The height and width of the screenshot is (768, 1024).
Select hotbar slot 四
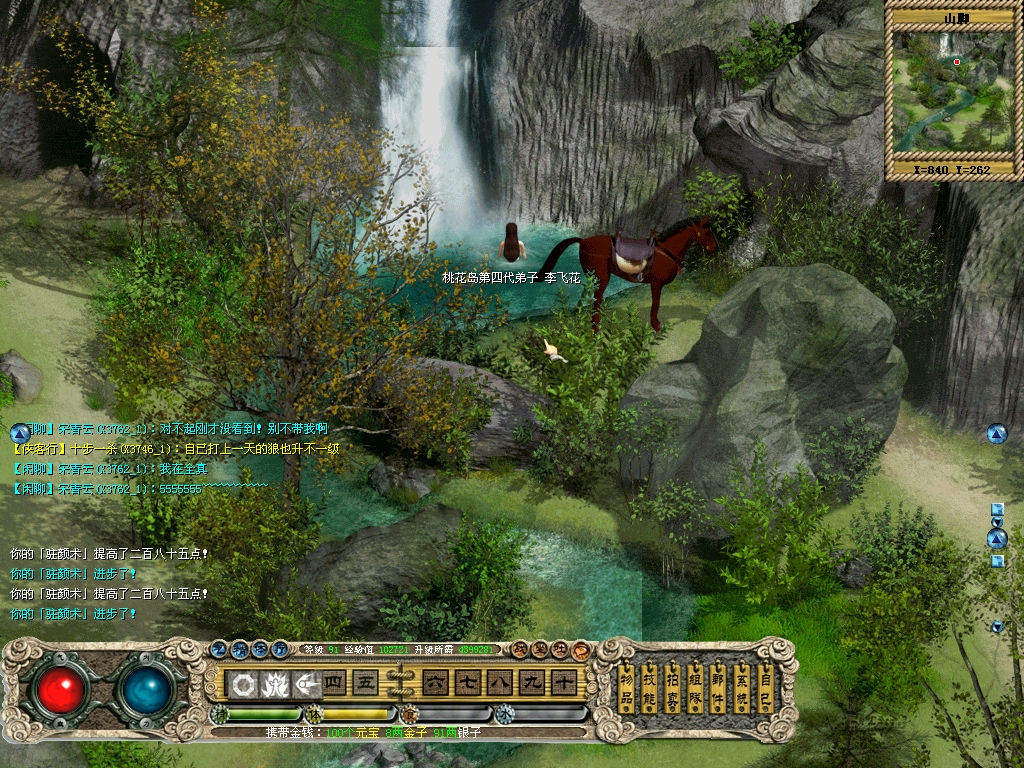click(x=336, y=684)
